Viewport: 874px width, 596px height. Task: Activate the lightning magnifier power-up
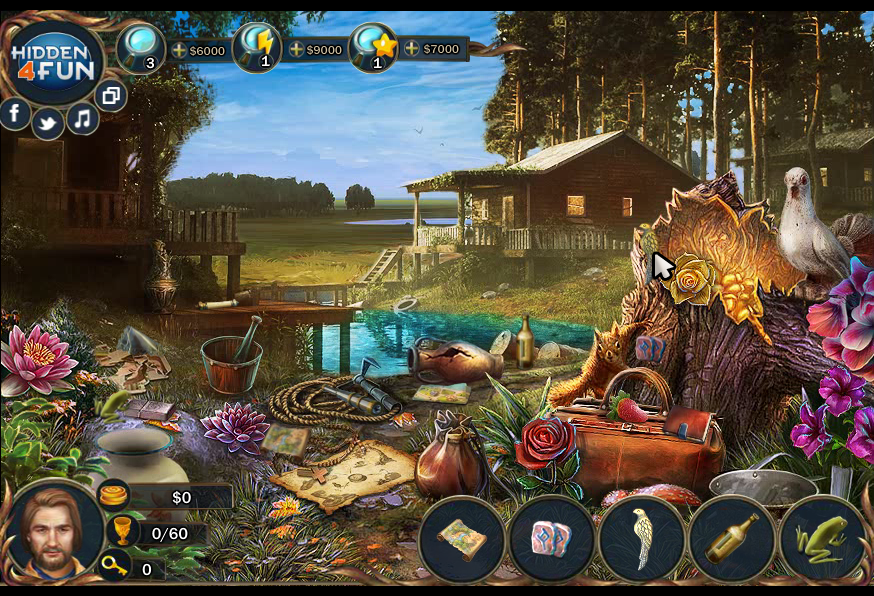point(257,47)
